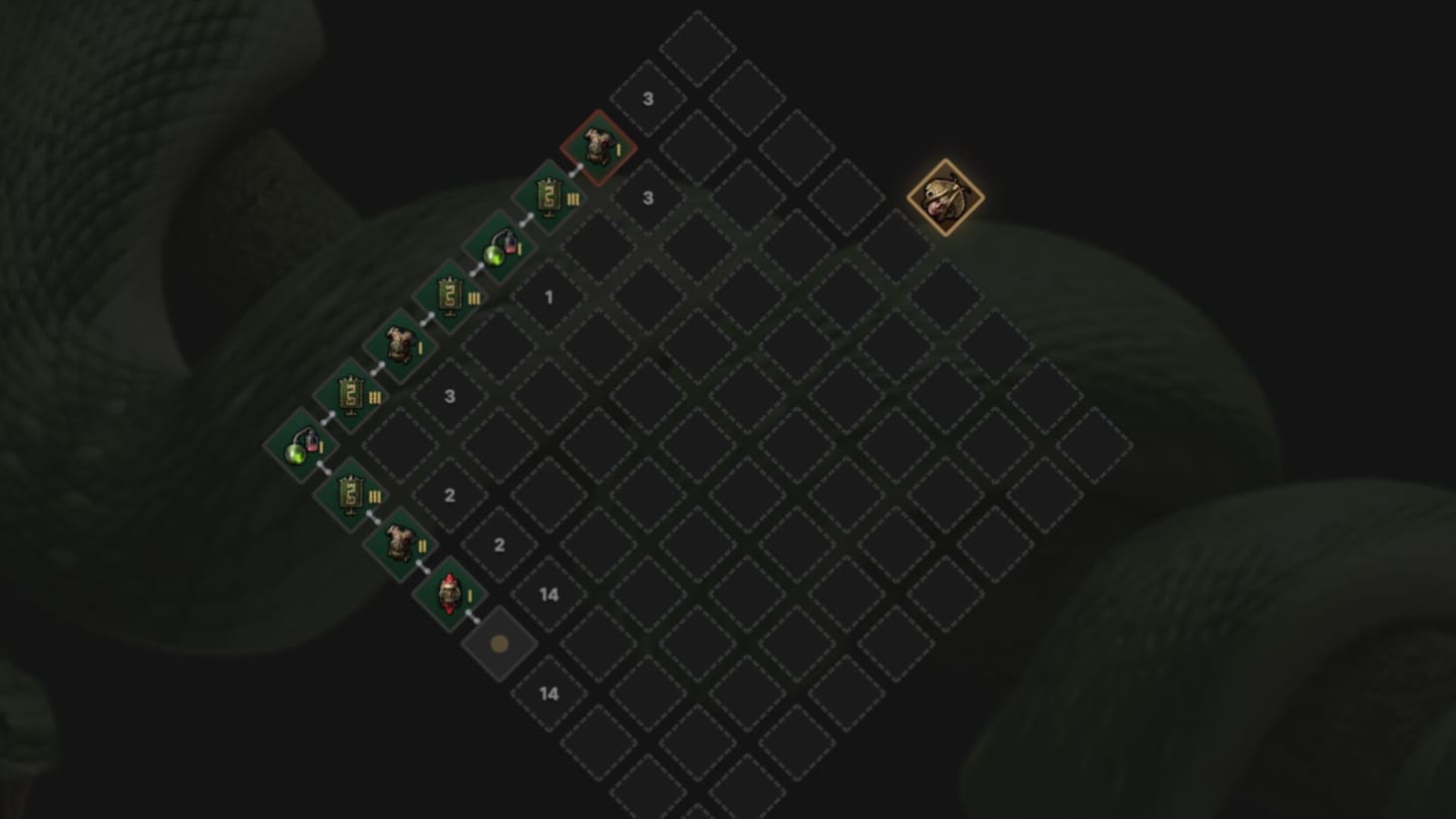Select the upper green potion flask node
Viewport: 1456px width, 819px height.
click(500, 246)
